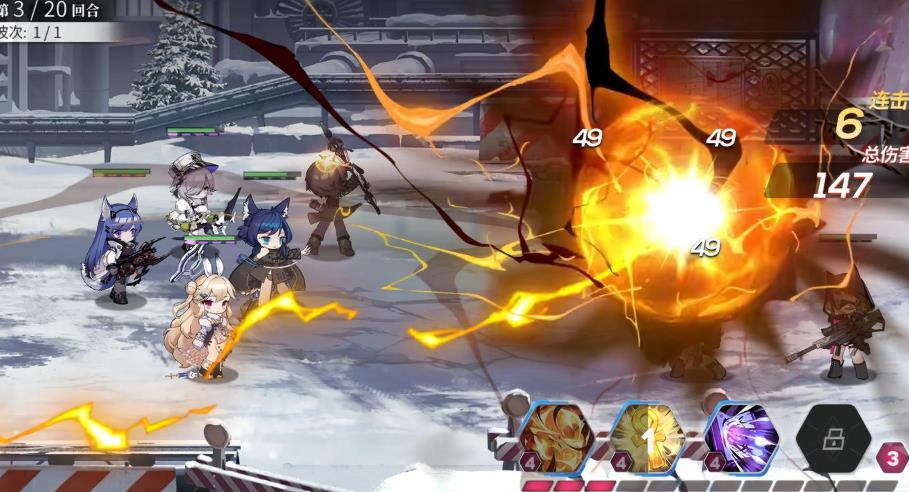The width and height of the screenshot is (909, 492).
Task: Tap the locked hexagon skill slot
Action: [x=834, y=437]
